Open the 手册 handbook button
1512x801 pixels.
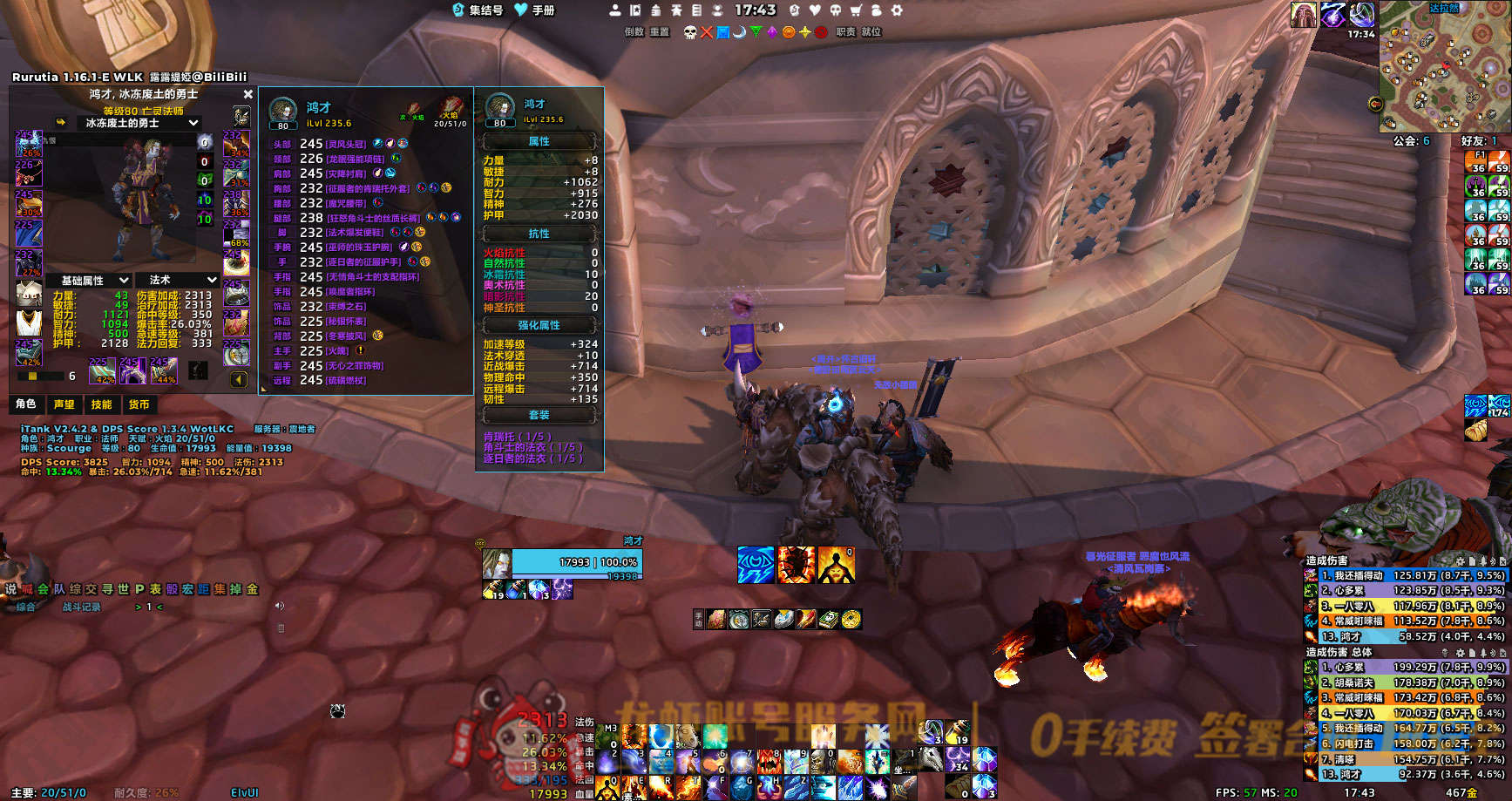[x=535, y=10]
